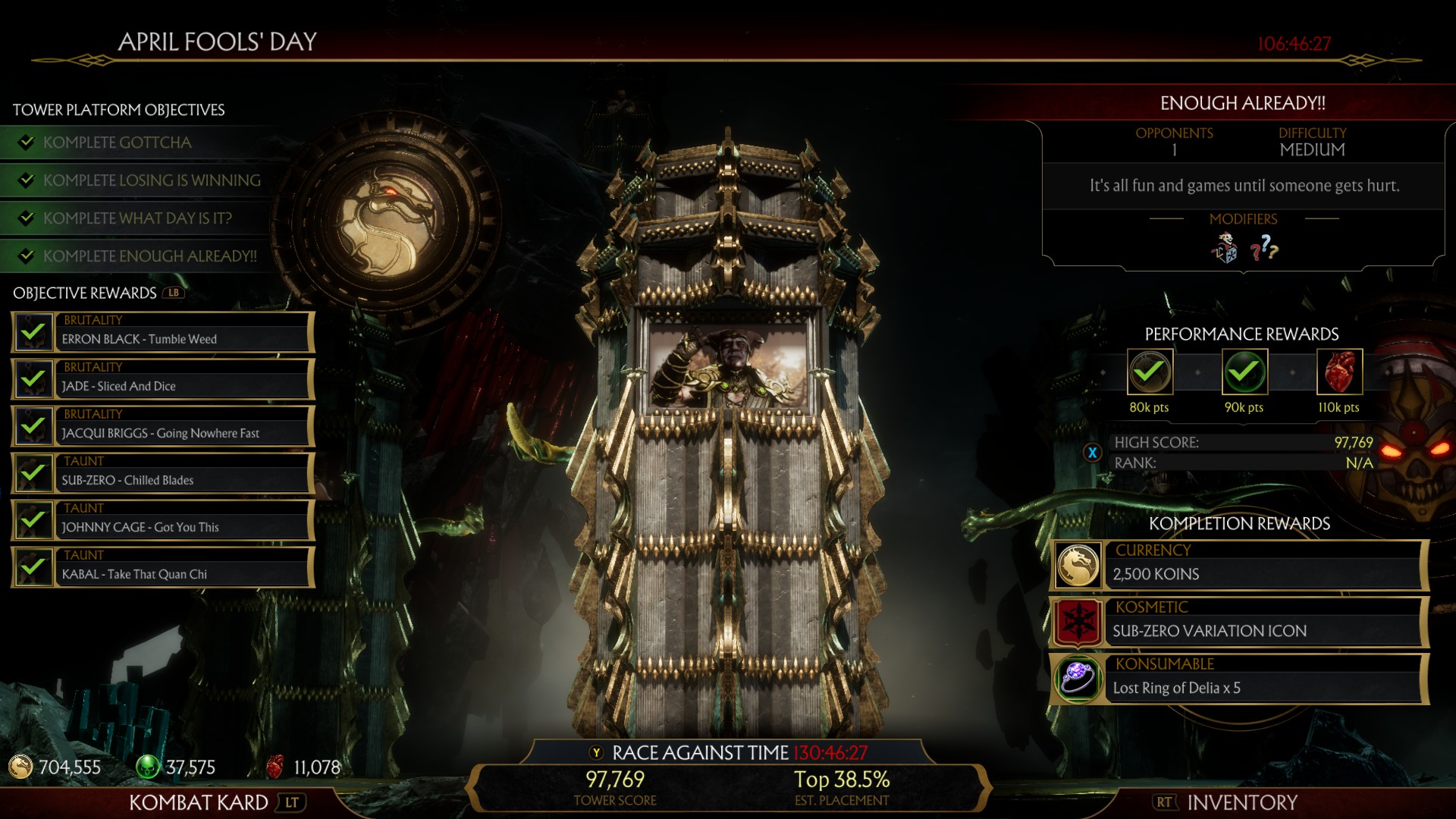The image size is (1456, 819).
Task: Choose the Komplete Losing Is Winning objective
Action: coord(152,180)
